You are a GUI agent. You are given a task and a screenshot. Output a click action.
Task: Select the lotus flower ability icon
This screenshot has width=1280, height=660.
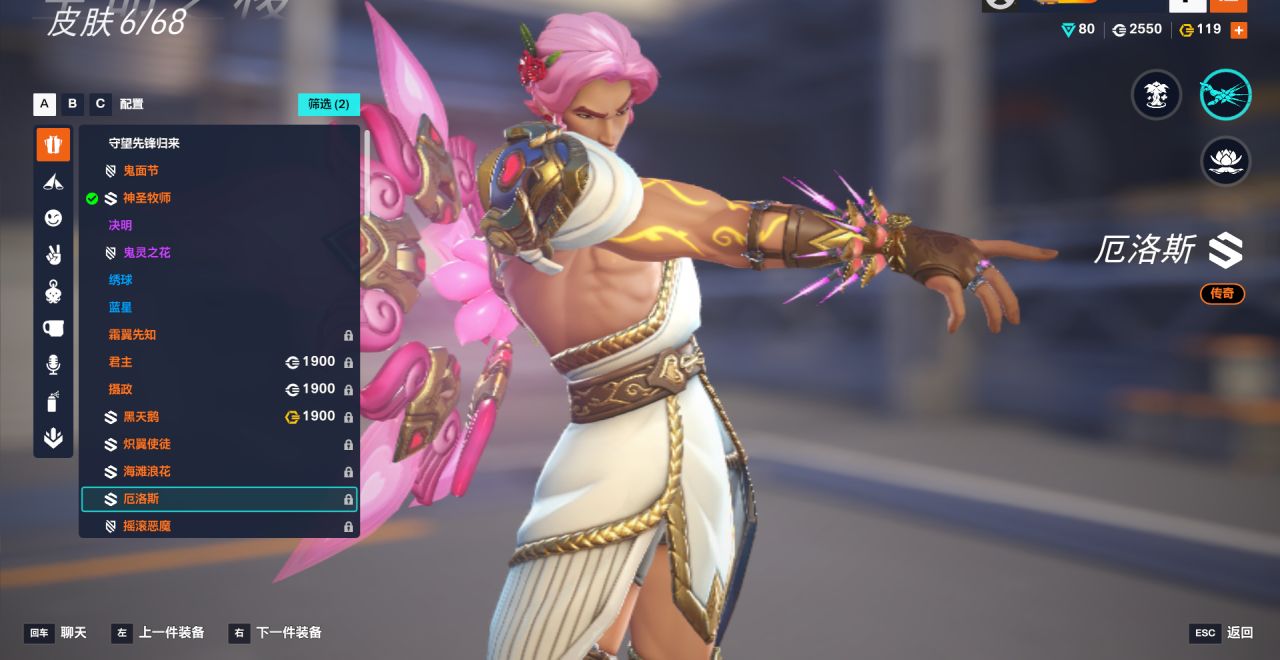1225,161
